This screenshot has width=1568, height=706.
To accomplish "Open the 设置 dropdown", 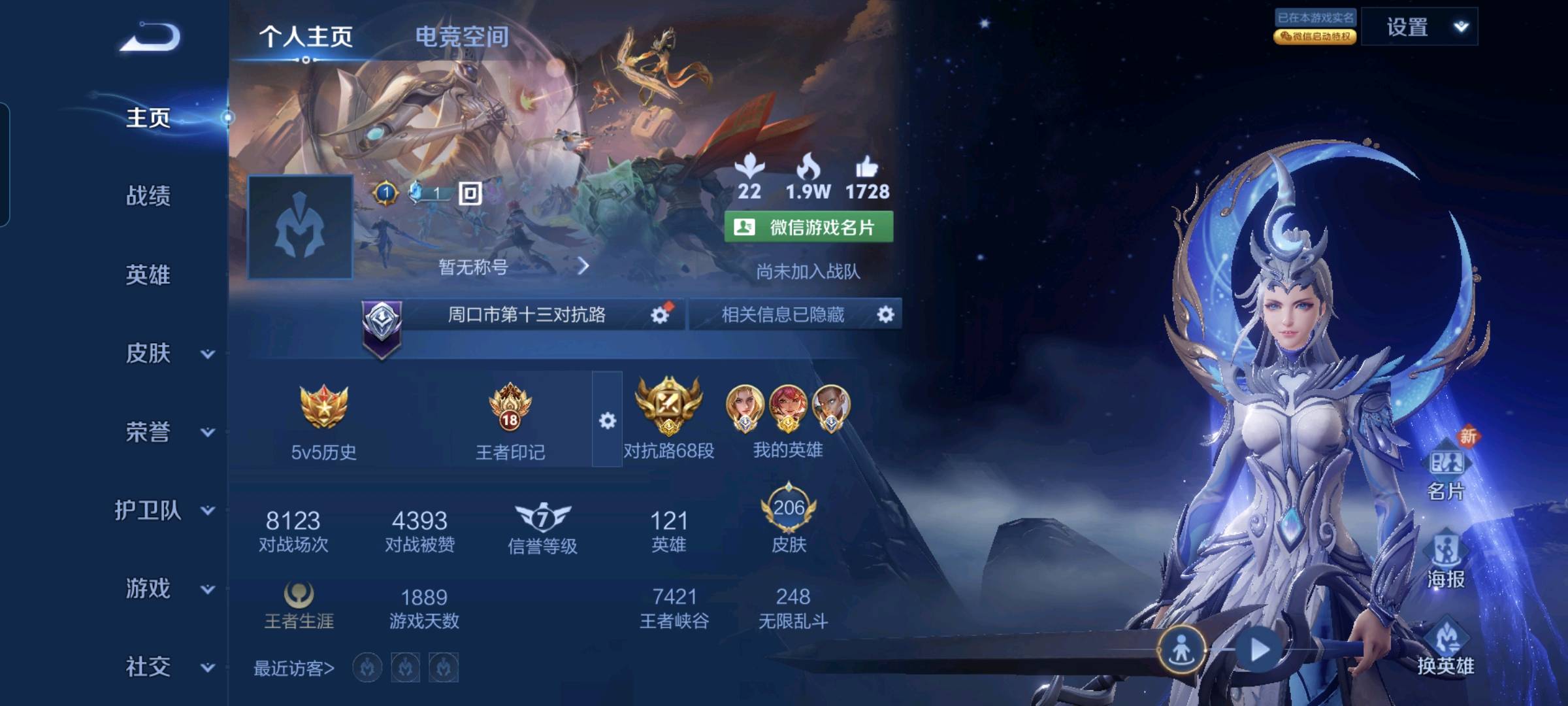I will click(x=1419, y=27).
